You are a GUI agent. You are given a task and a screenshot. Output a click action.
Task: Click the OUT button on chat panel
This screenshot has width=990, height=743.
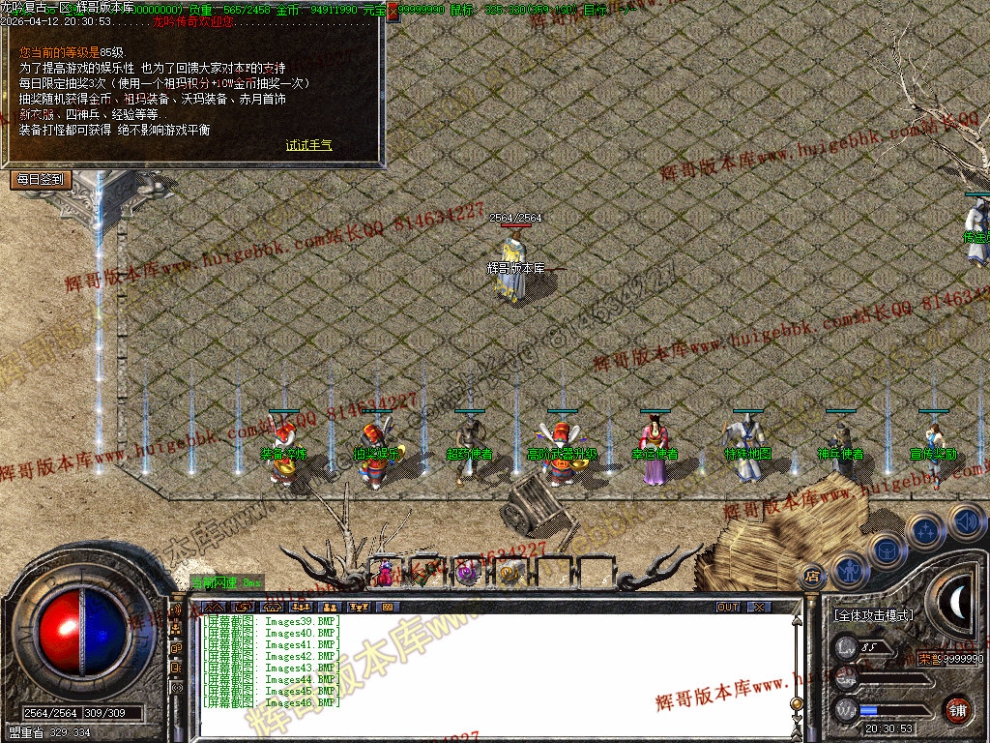728,607
